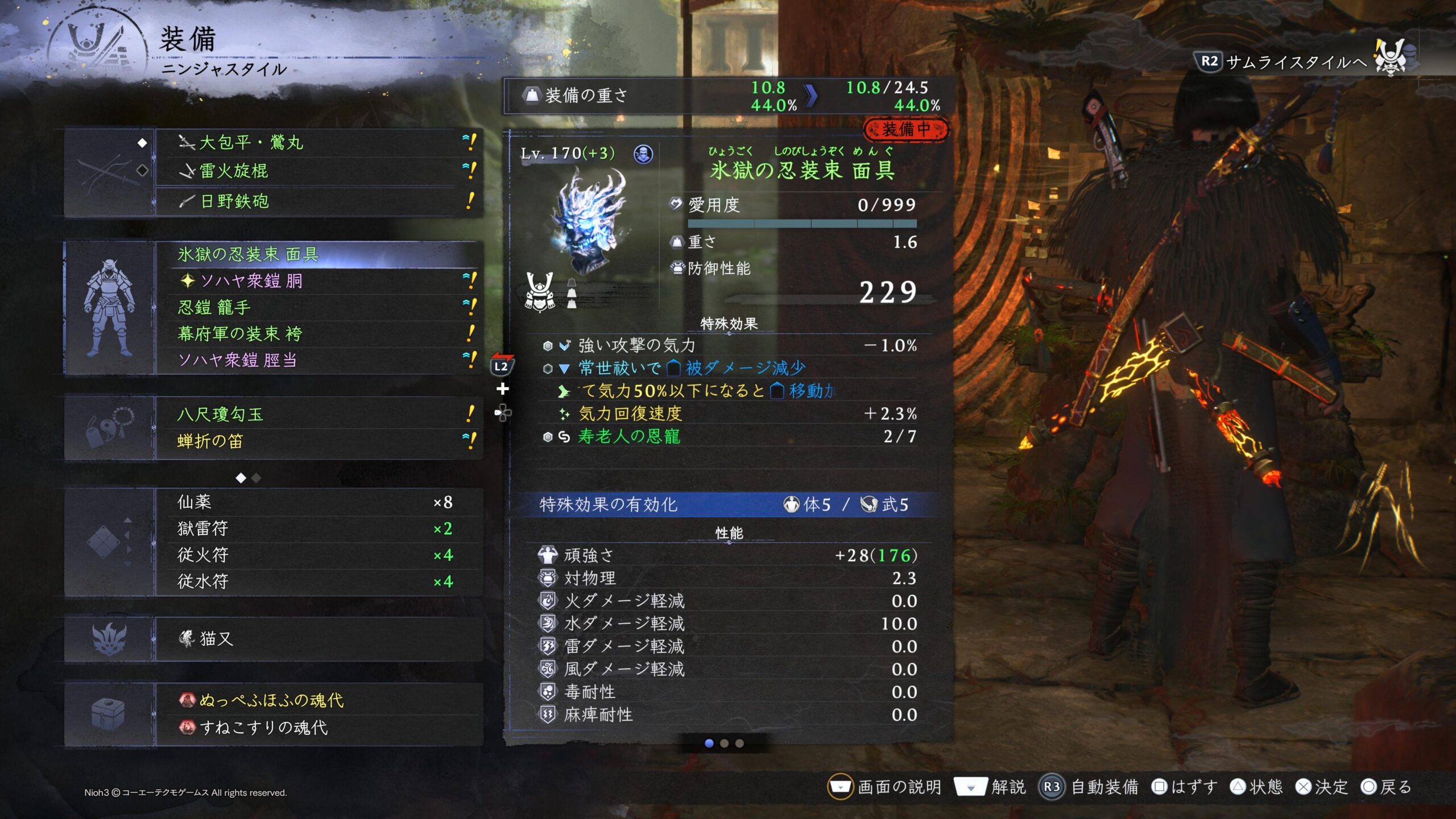Select the 蝉折の笛 accessory slot
Screen dimensions: 1456x819
click(x=318, y=441)
